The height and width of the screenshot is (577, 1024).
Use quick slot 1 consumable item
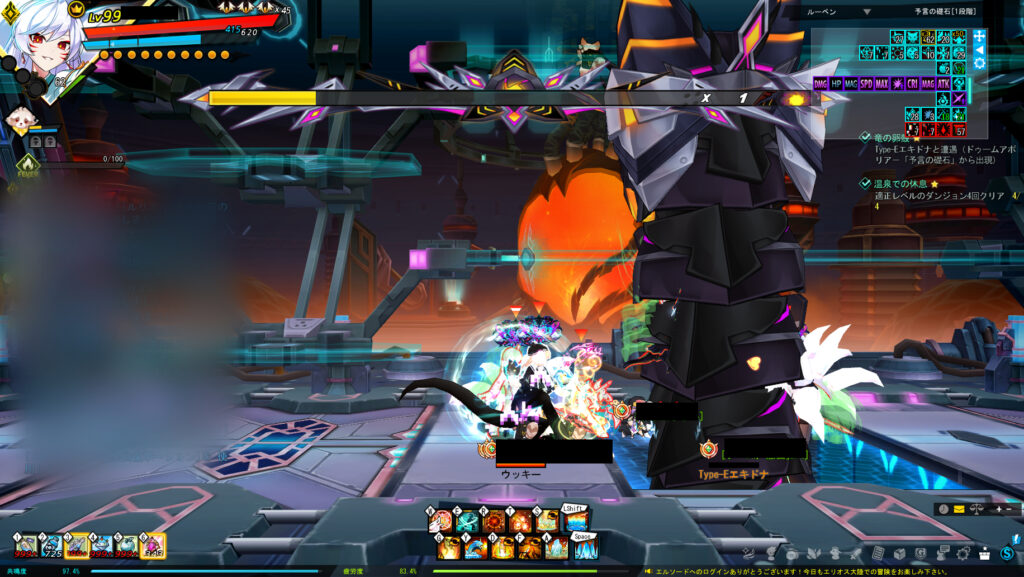pos(25,545)
